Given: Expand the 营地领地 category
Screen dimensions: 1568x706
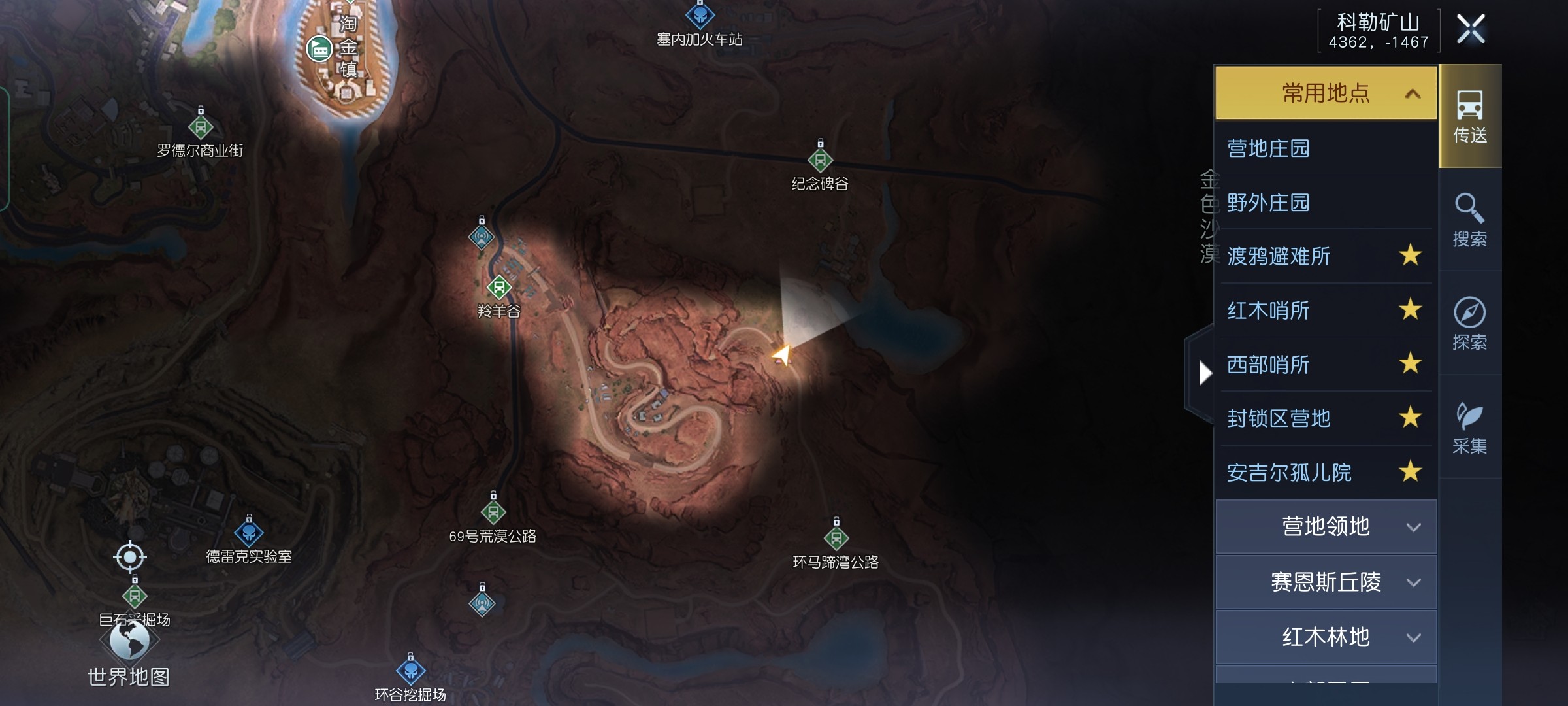Looking at the screenshot, I should click(x=1326, y=527).
